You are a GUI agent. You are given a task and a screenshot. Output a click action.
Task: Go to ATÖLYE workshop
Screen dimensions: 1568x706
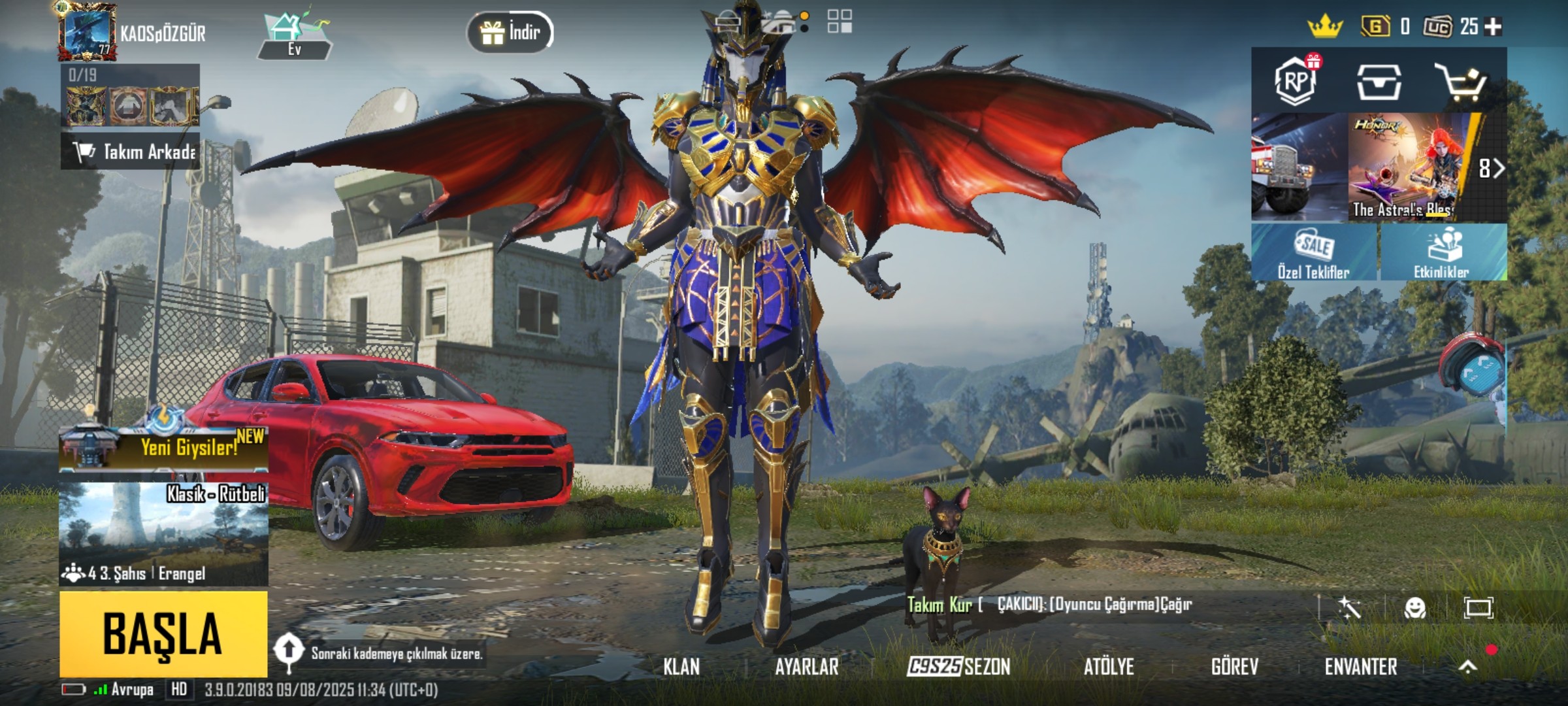click(1109, 667)
